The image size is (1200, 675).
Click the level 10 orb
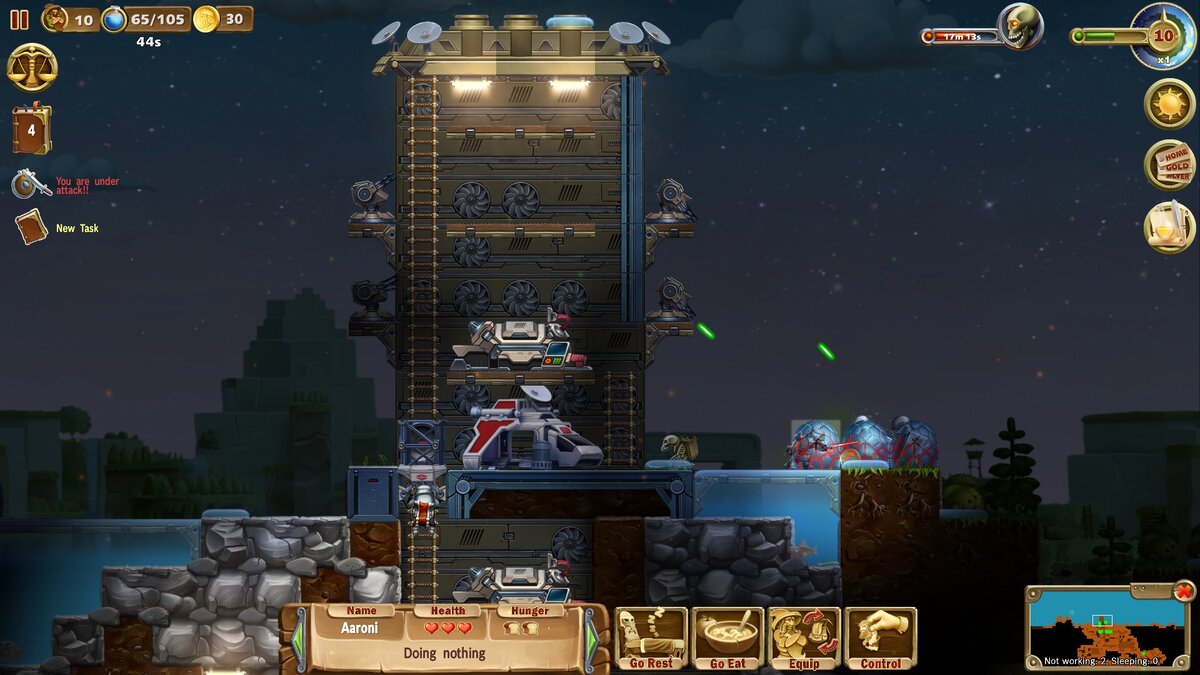[1163, 36]
